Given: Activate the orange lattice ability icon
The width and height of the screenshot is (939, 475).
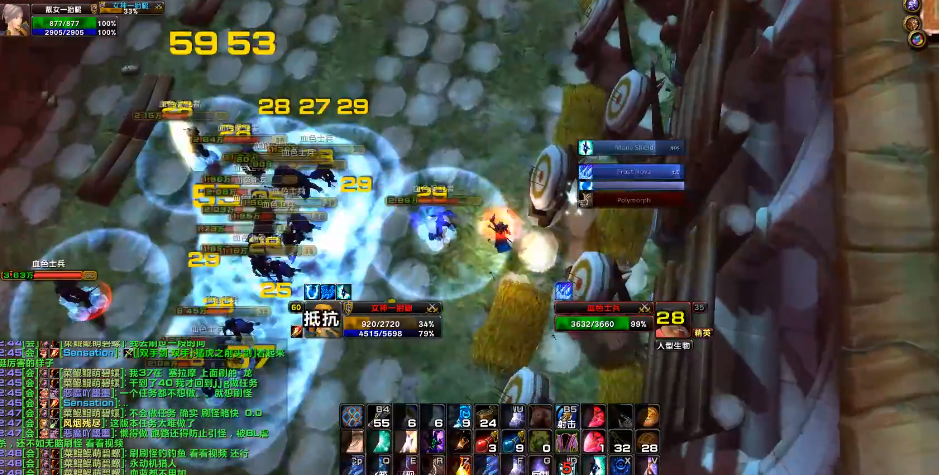Looking at the screenshot, I should [352, 416].
